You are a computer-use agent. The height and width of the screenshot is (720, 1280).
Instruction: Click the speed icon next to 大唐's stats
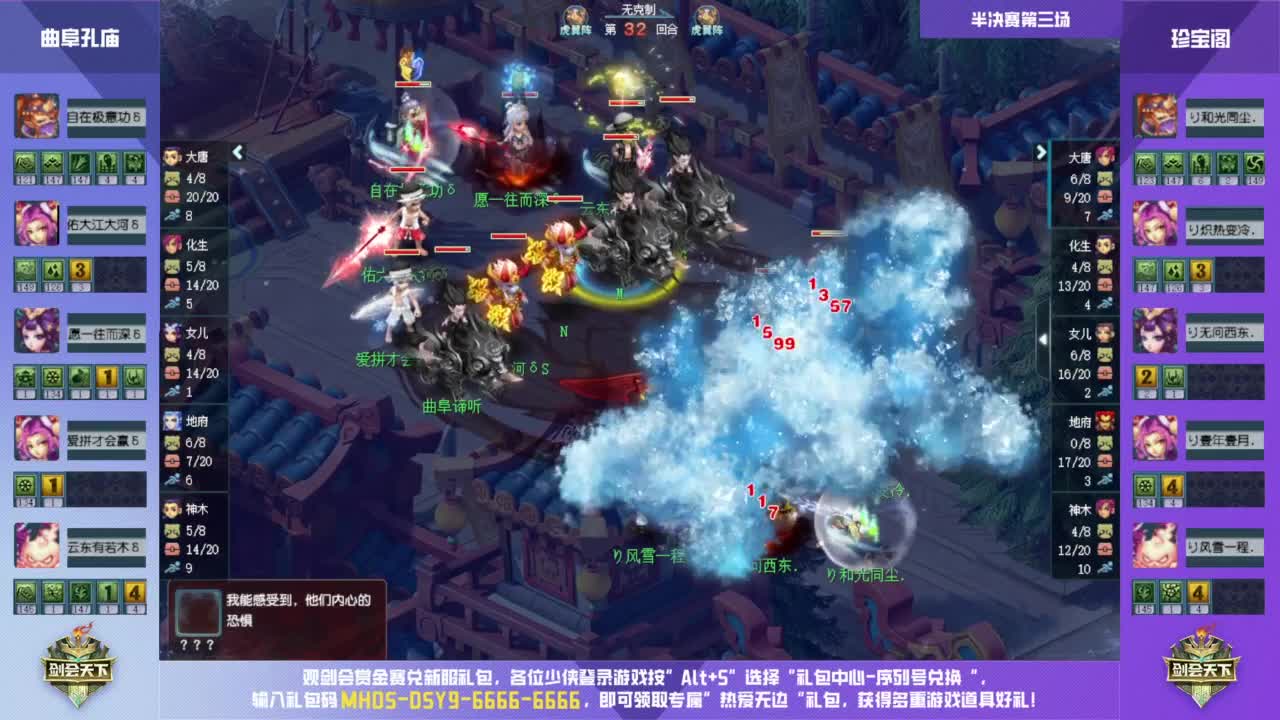[172, 212]
